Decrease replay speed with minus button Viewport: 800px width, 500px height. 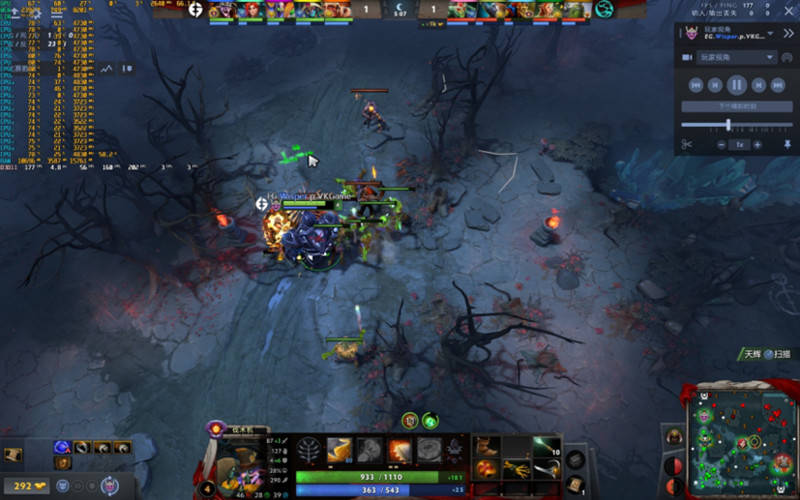point(721,145)
